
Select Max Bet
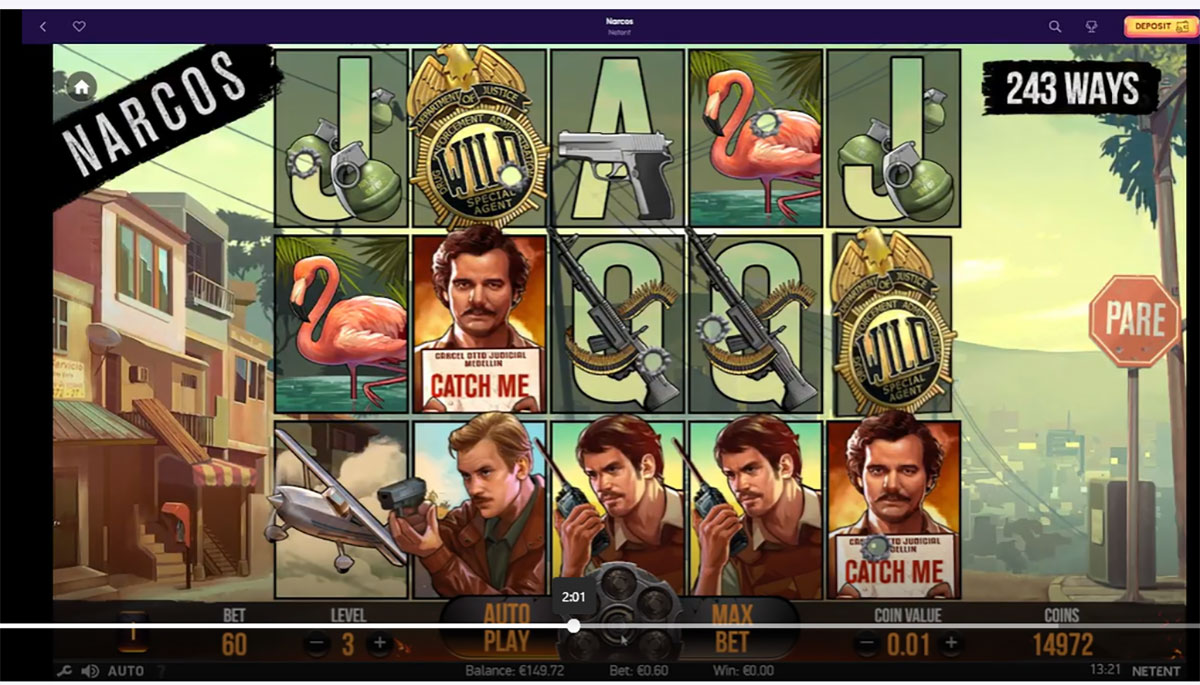click(732, 627)
